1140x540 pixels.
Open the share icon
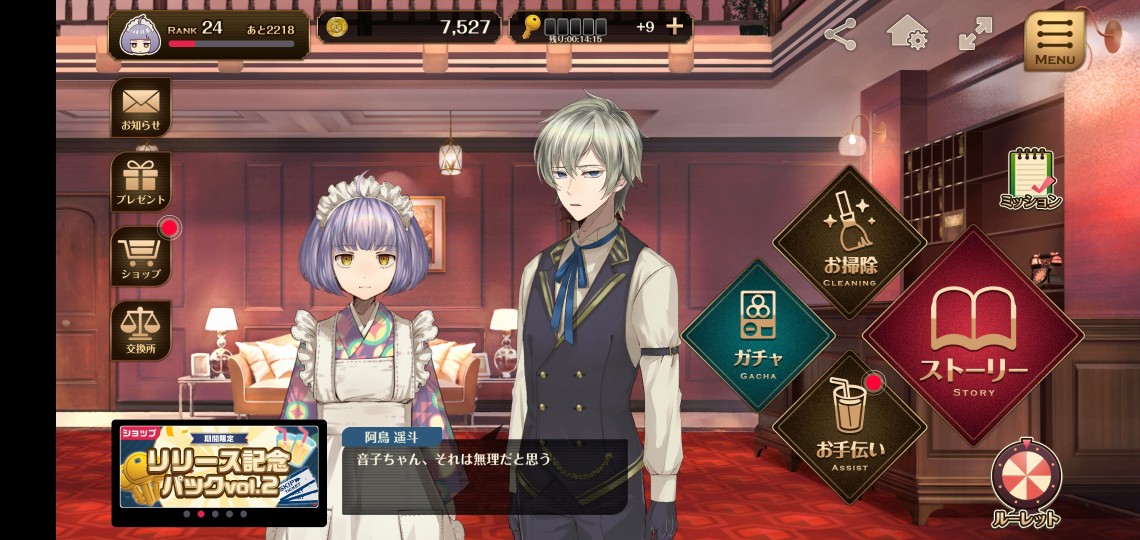[x=840, y=35]
